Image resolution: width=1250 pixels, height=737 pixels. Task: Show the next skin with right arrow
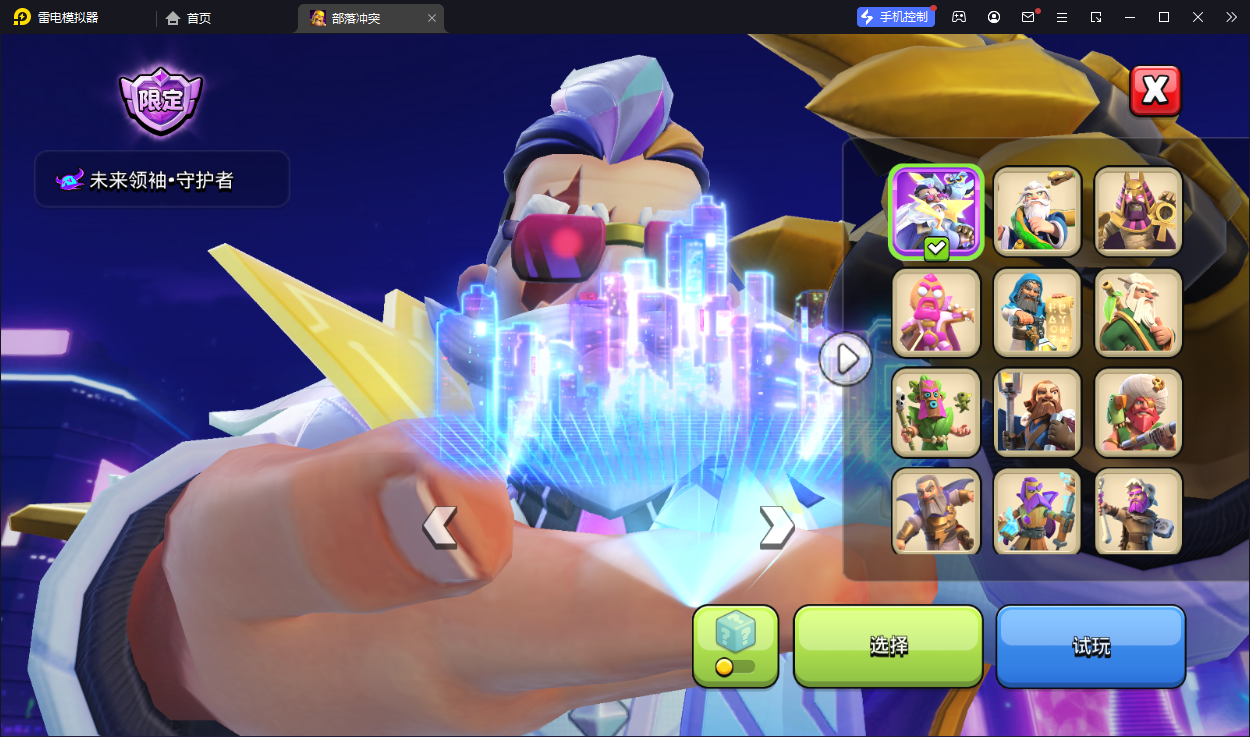776,527
